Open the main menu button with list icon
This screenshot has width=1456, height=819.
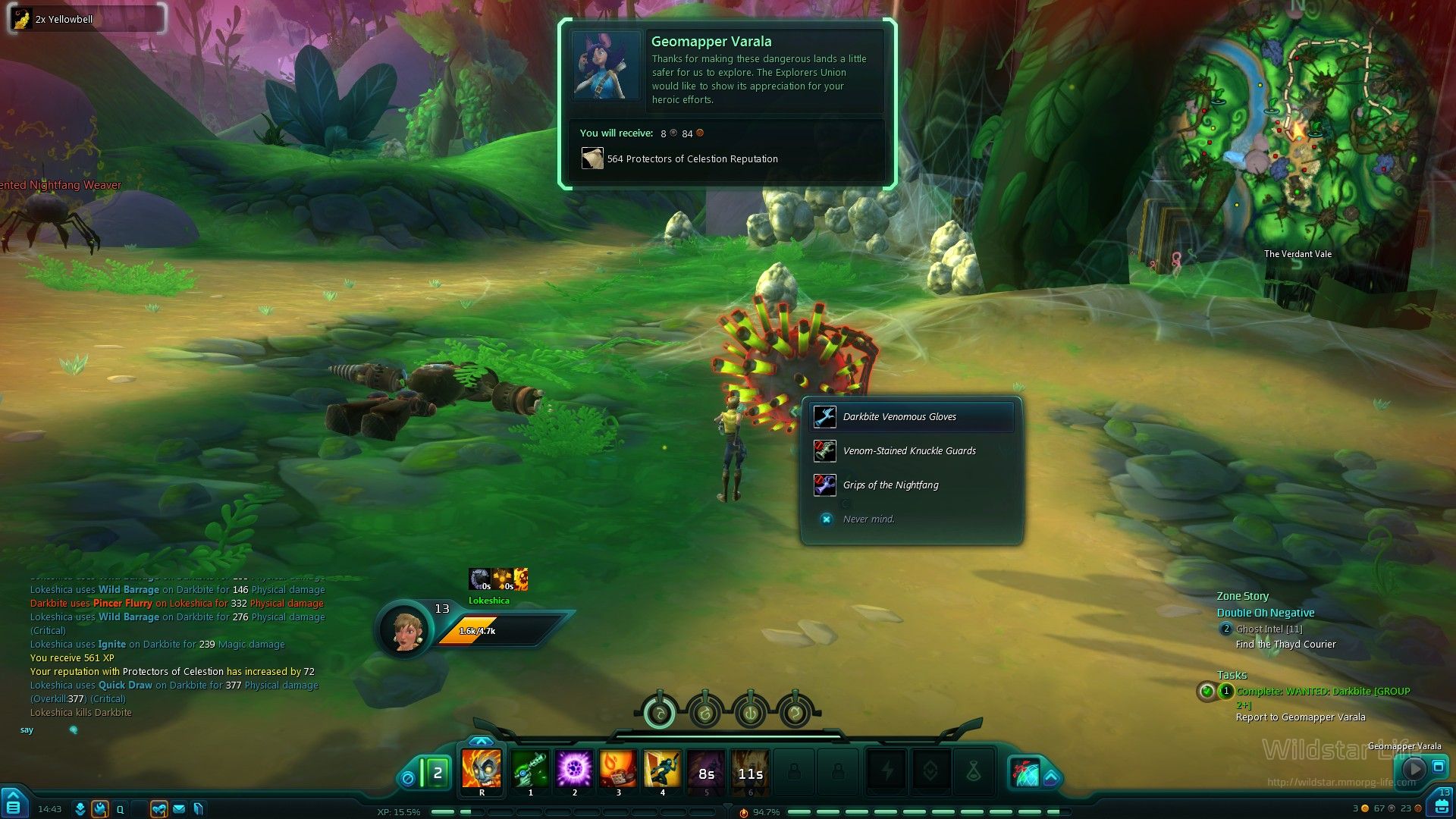14,806
